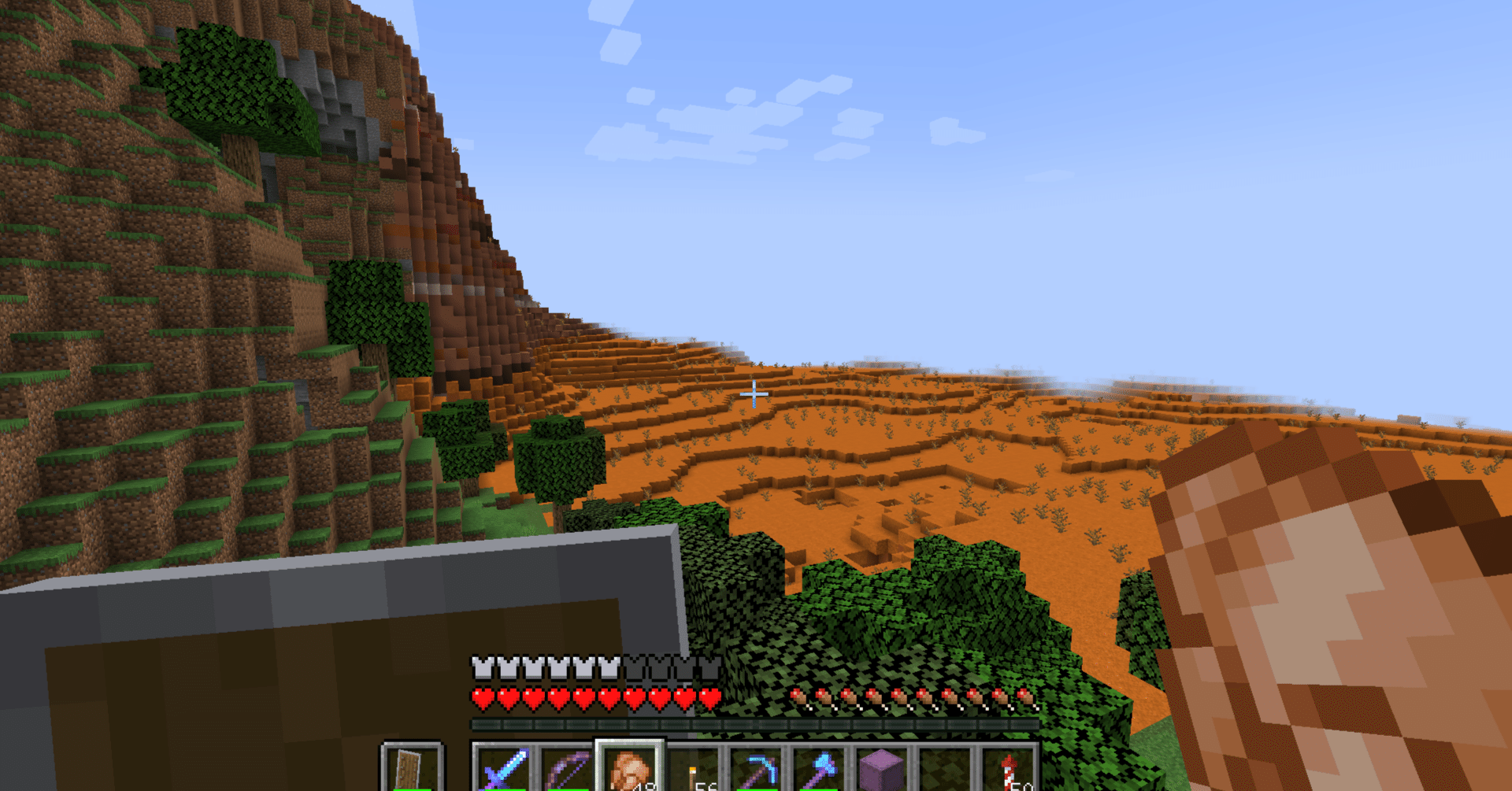The image size is (1512, 791).
Task: Click the torch stack count 56
Action: click(705, 786)
